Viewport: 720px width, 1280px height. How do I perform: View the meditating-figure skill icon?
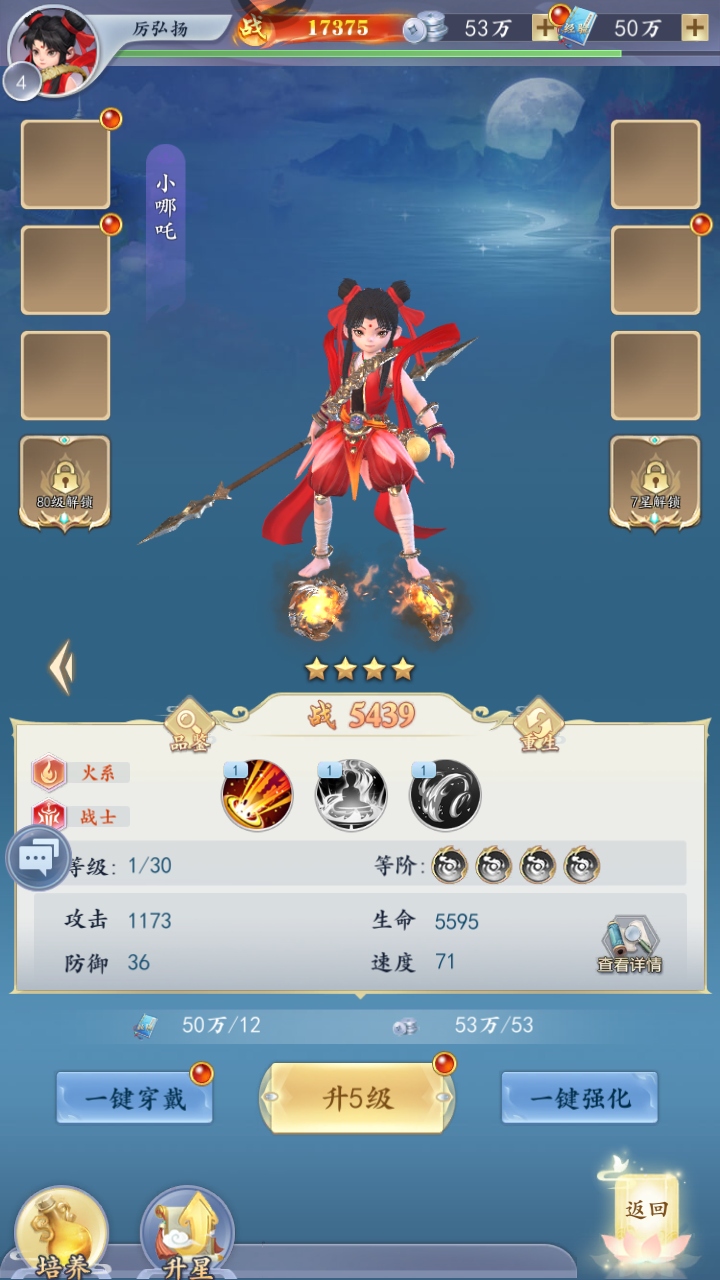[x=351, y=796]
